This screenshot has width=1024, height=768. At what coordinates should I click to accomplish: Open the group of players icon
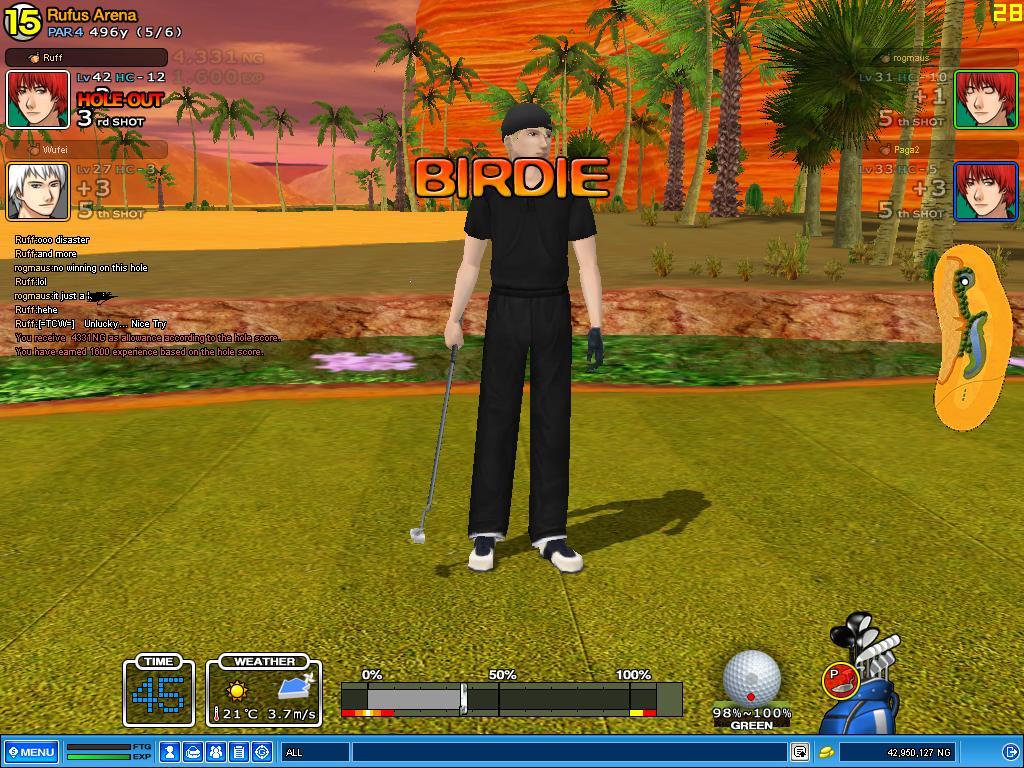pyautogui.click(x=216, y=752)
